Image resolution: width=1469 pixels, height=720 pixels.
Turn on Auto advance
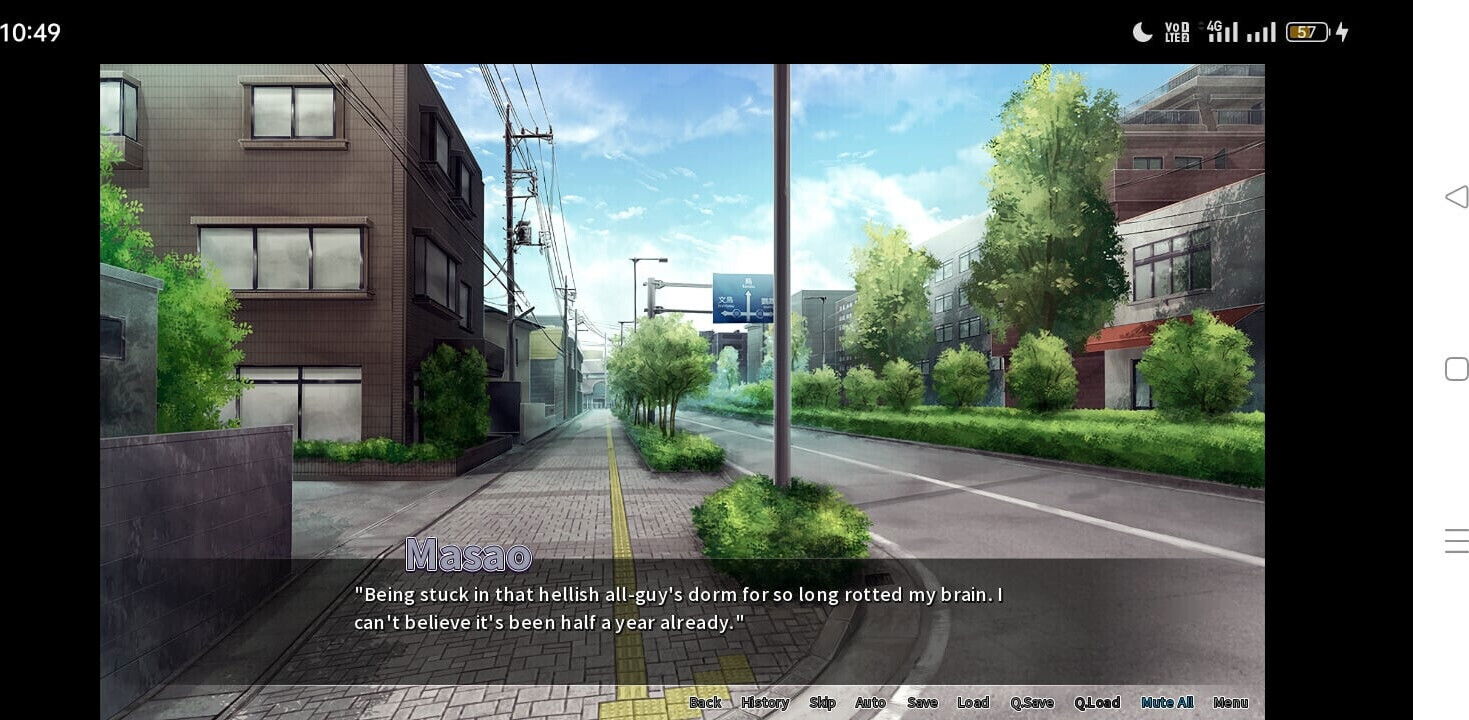[870, 703]
